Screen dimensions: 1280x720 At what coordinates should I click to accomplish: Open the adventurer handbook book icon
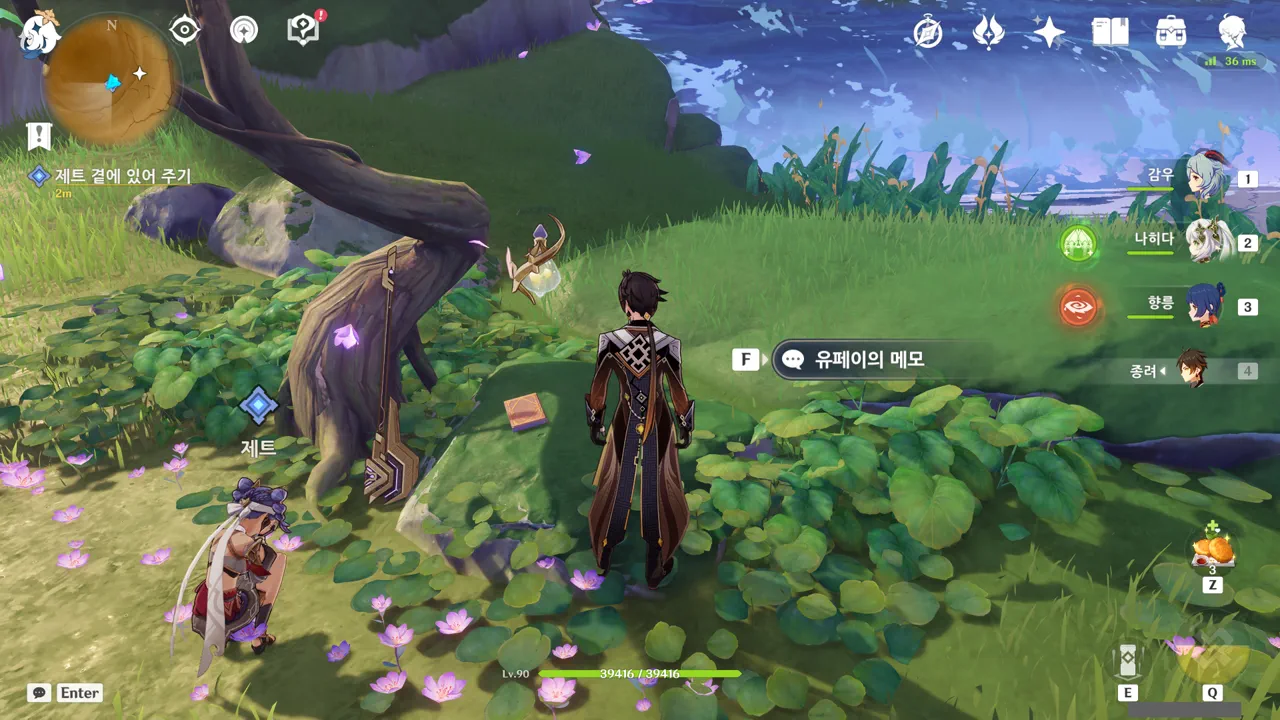click(x=1110, y=33)
